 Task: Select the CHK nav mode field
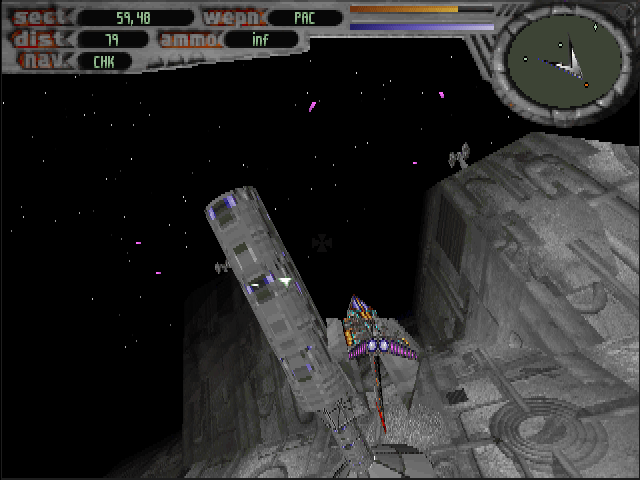(103, 61)
